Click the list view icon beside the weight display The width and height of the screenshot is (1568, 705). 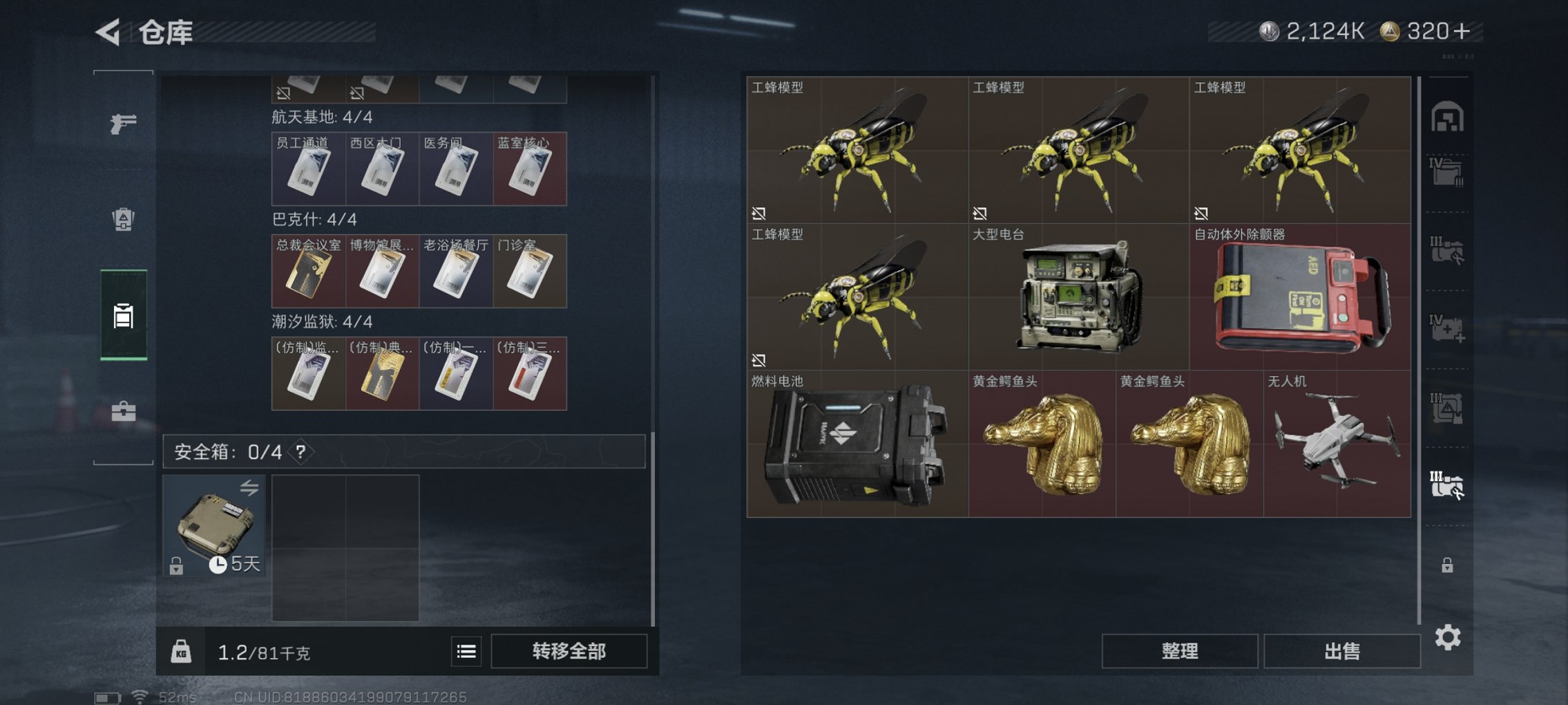pyautogui.click(x=468, y=650)
